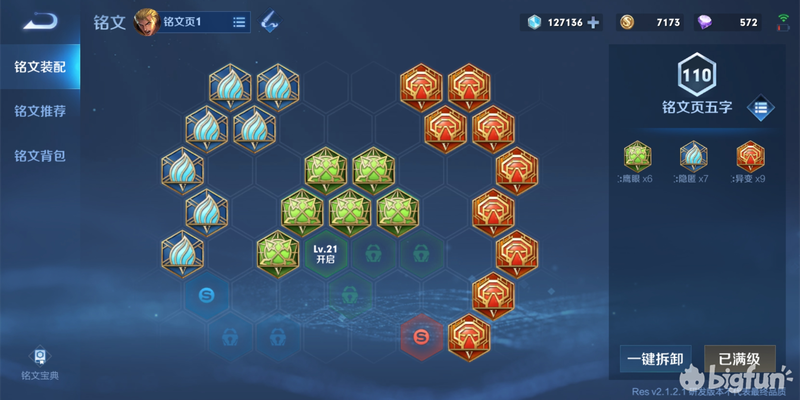Open the 铭文页1 page dropdown
The width and height of the screenshot is (800, 400).
[239, 21]
